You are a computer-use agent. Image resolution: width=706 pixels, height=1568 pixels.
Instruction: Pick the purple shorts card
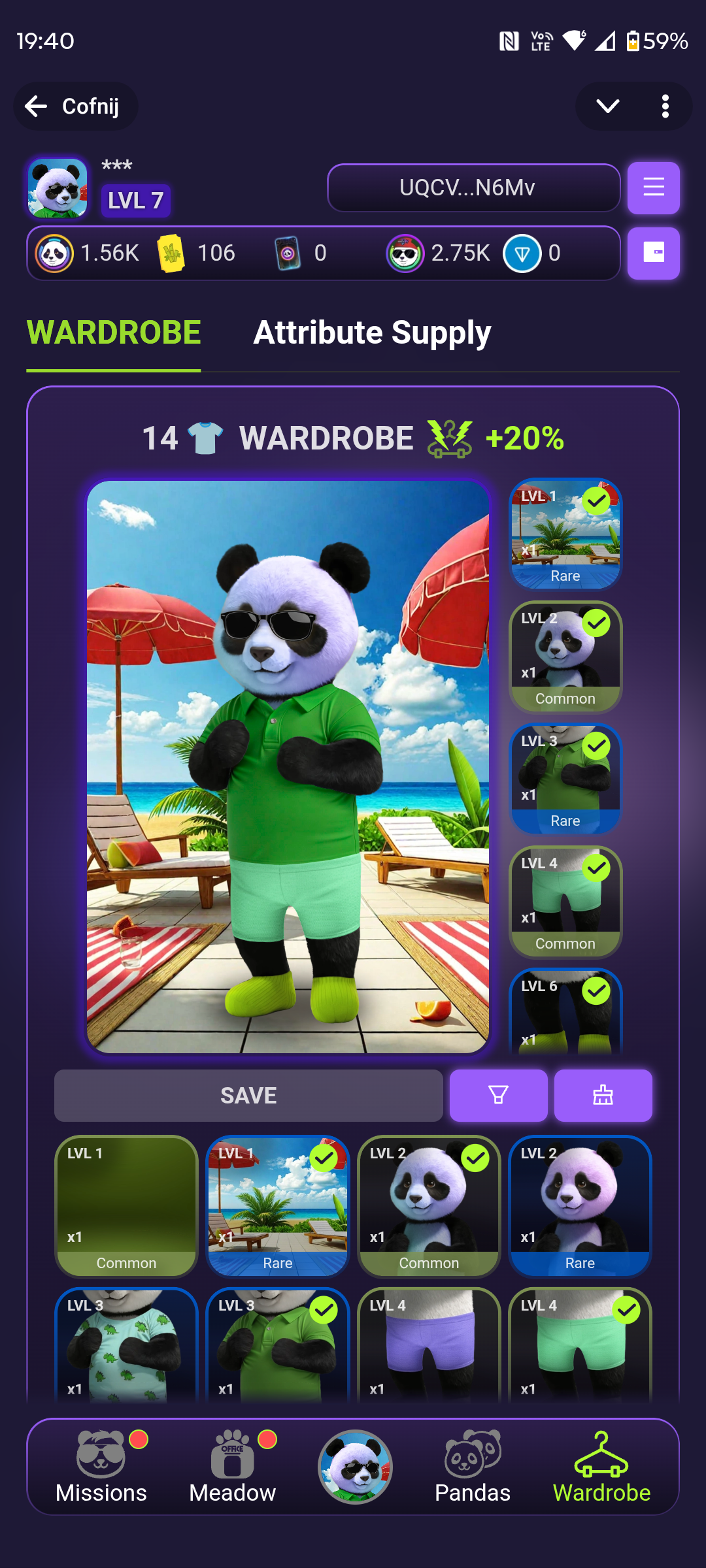429,1346
